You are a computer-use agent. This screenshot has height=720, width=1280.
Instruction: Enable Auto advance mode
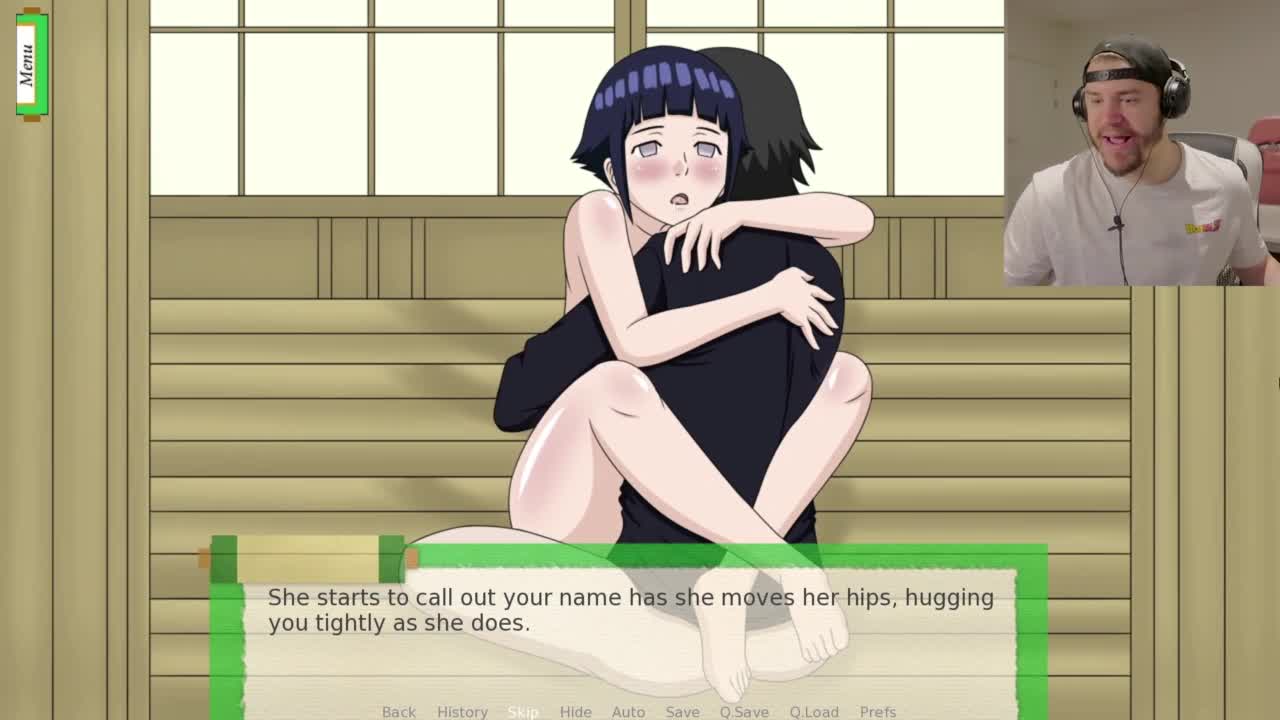click(628, 711)
